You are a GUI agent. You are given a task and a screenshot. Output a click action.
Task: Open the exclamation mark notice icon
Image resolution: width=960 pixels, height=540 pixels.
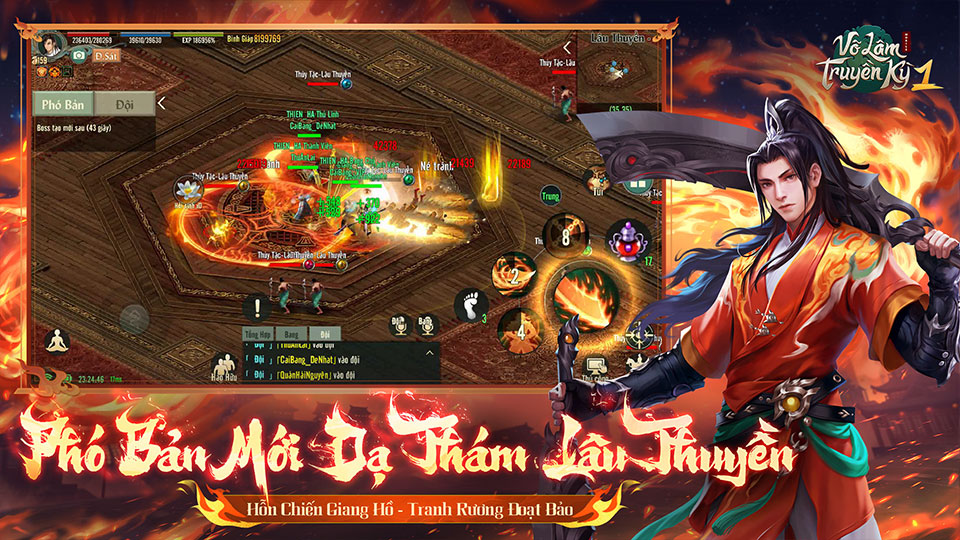(x=258, y=309)
